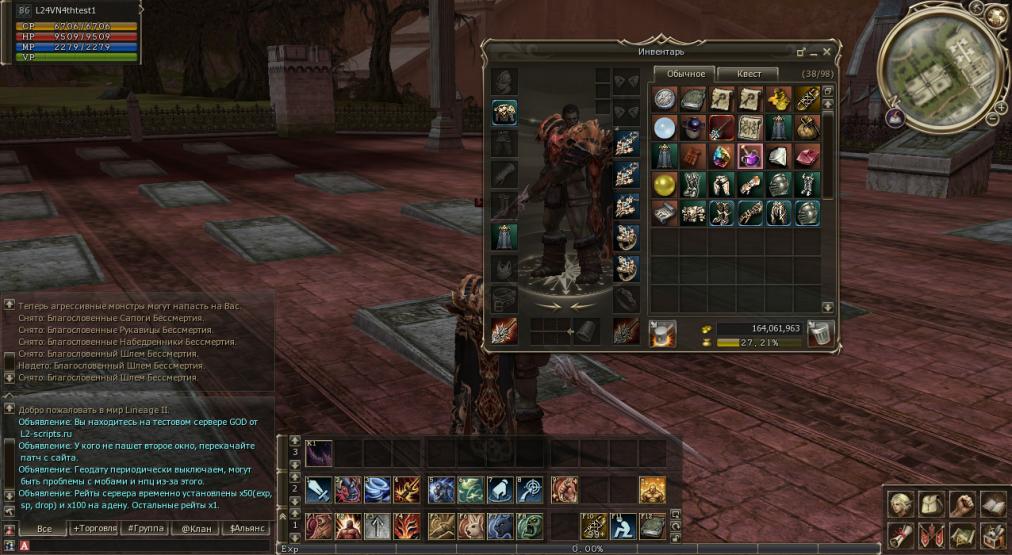Select the purple potion item in inventory

(x=750, y=156)
